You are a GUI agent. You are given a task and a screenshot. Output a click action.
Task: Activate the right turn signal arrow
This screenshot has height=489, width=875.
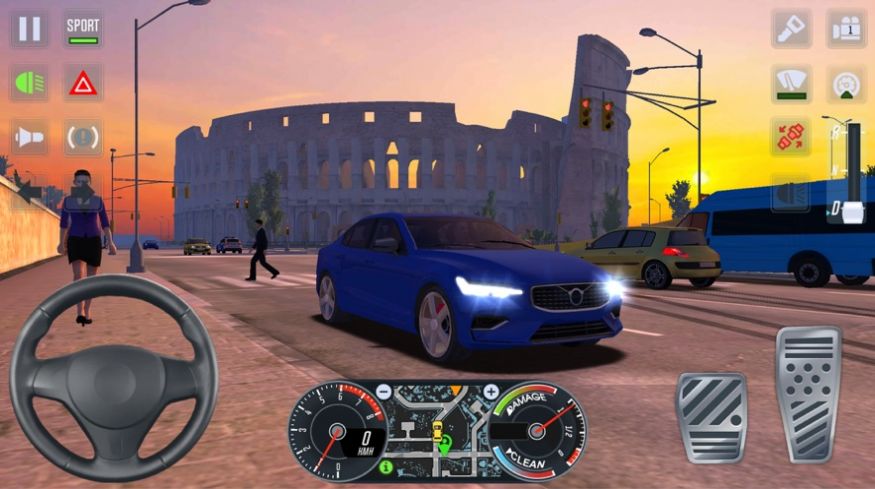pyautogui.click(x=791, y=192)
